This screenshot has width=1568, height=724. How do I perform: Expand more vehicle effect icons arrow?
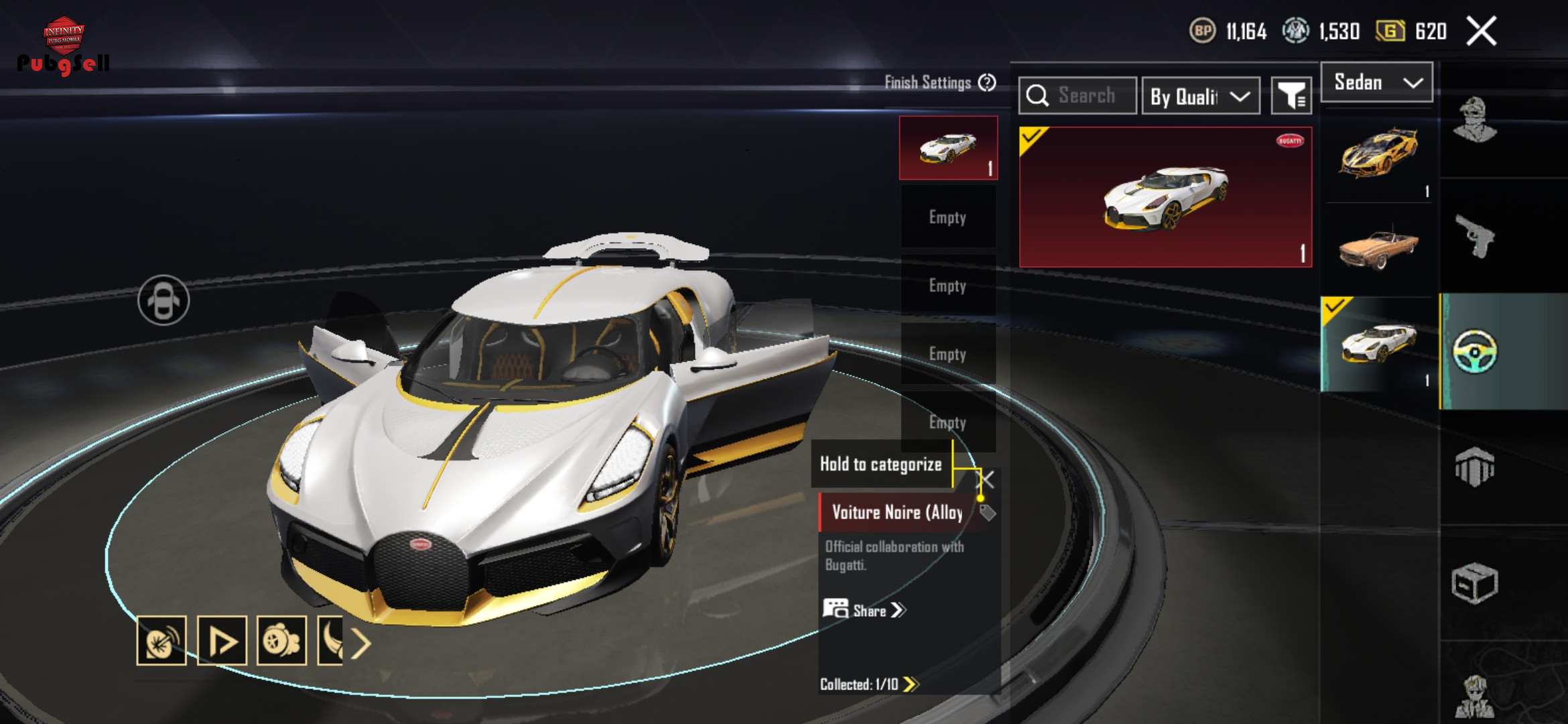tap(361, 644)
